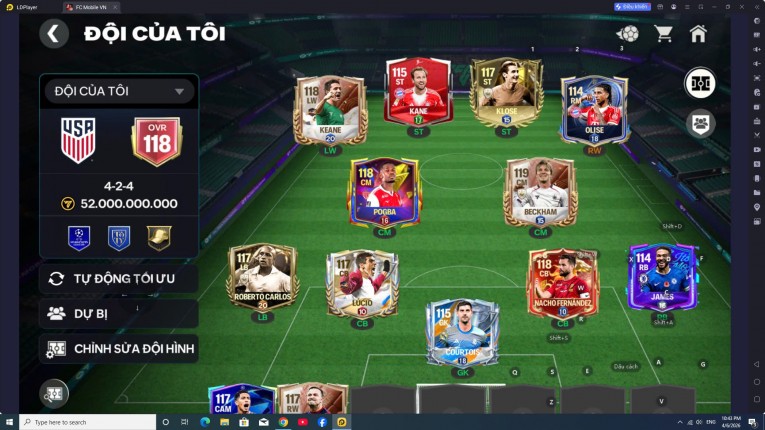Open the Dự Bị substitutes list
The image size is (765, 430).
pos(118,313)
